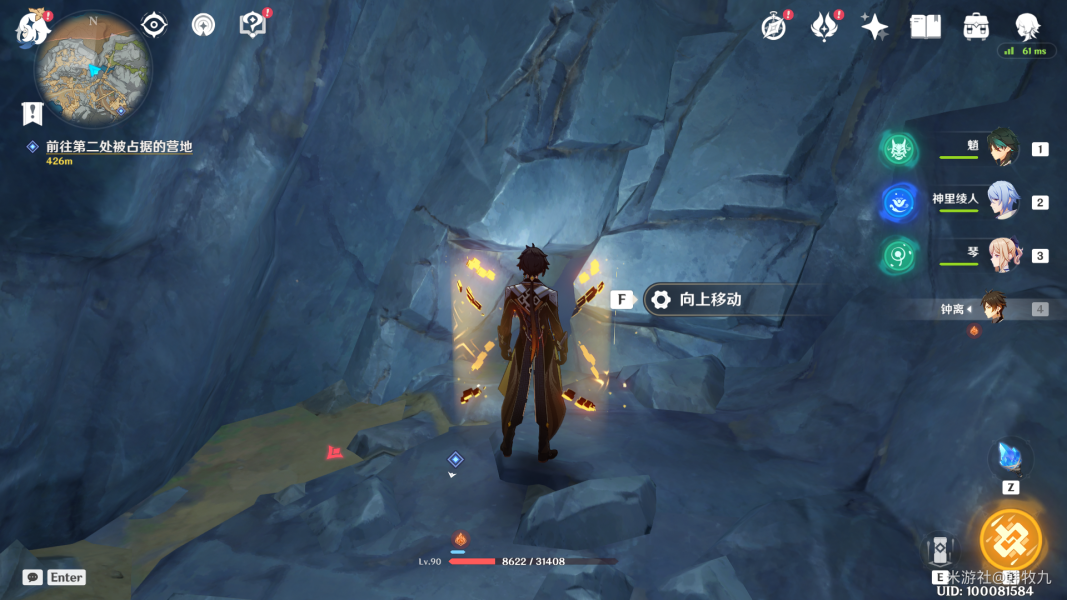
Task: Switch to party member 琴
Action: point(1001,255)
